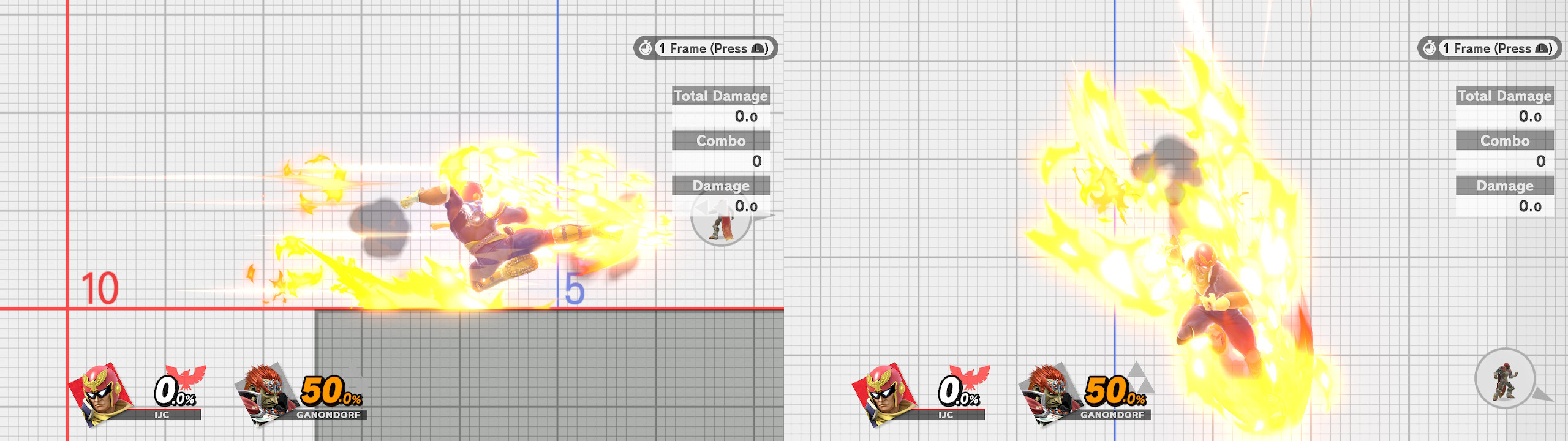Expand the Combo counter panel
1568x441 pixels.
722,141
